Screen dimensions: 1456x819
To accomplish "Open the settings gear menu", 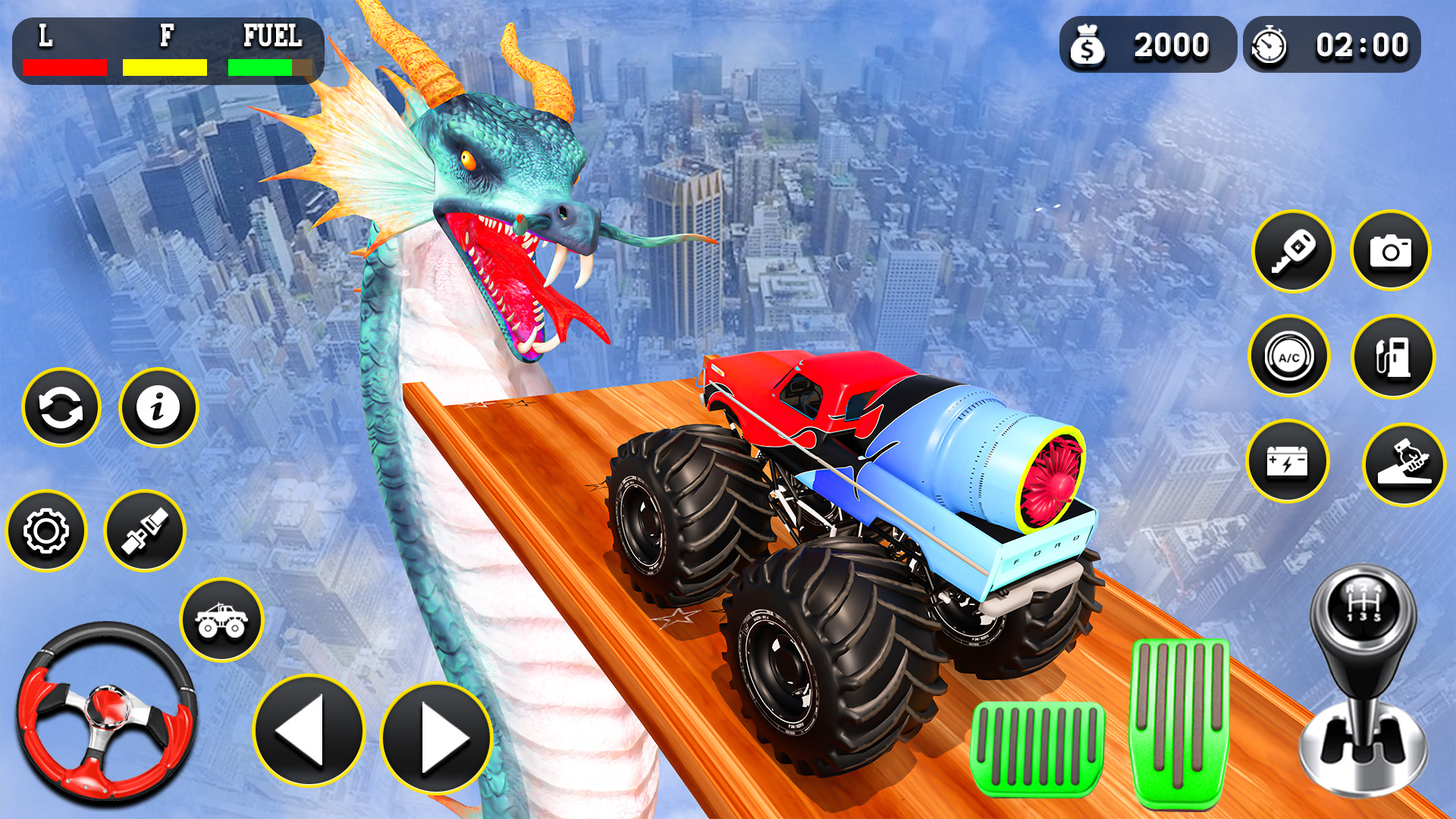I will click(x=45, y=530).
